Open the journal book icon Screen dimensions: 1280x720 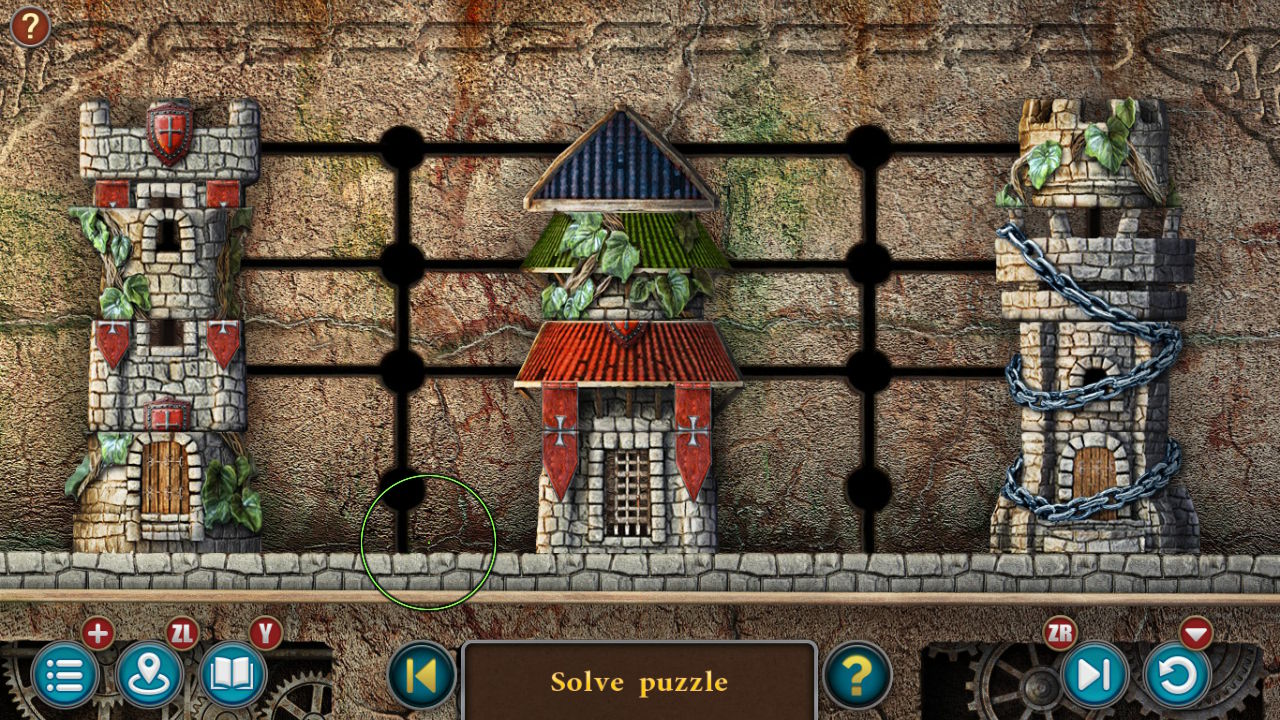231,676
